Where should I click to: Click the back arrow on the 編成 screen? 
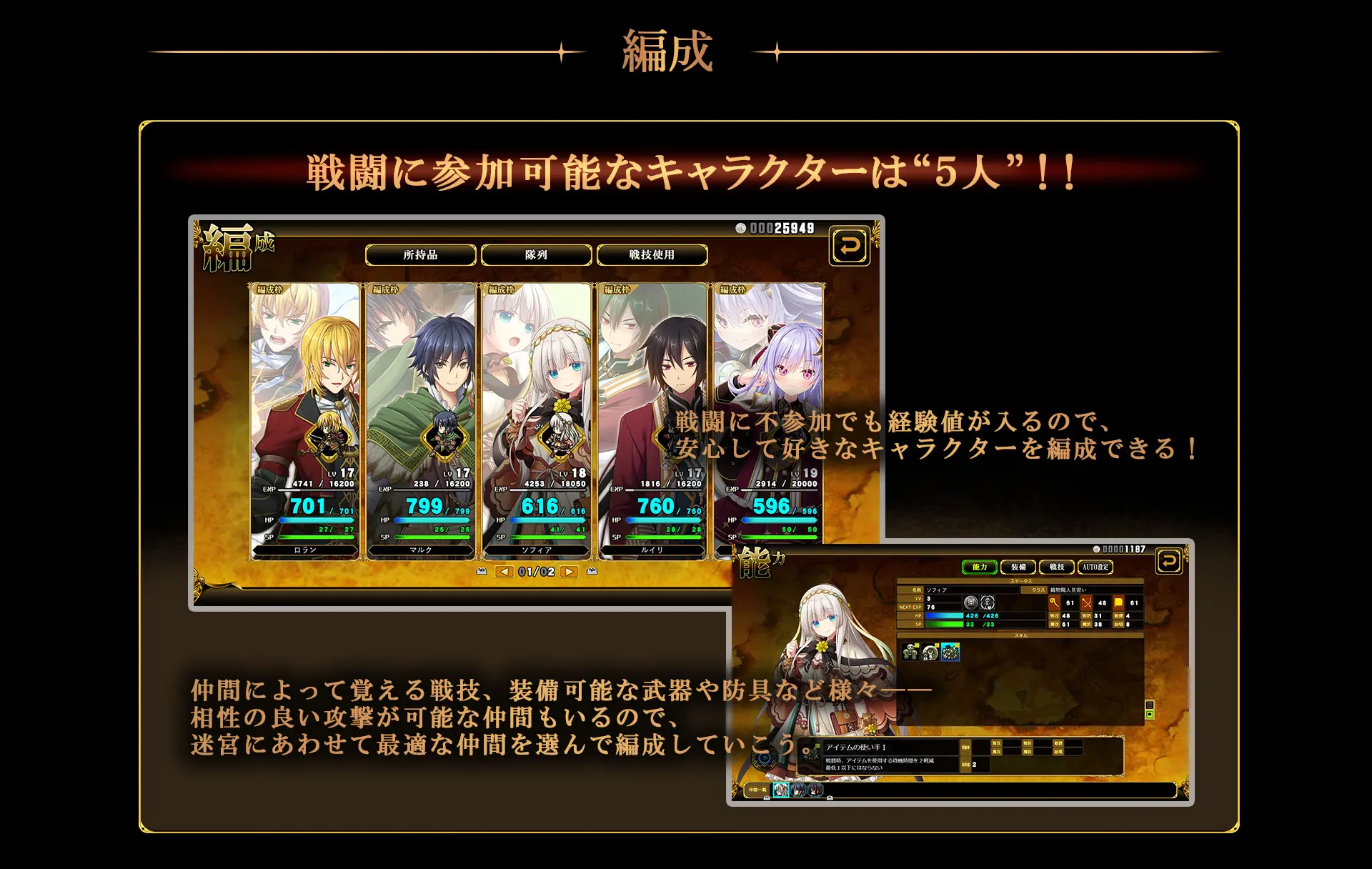tap(849, 247)
